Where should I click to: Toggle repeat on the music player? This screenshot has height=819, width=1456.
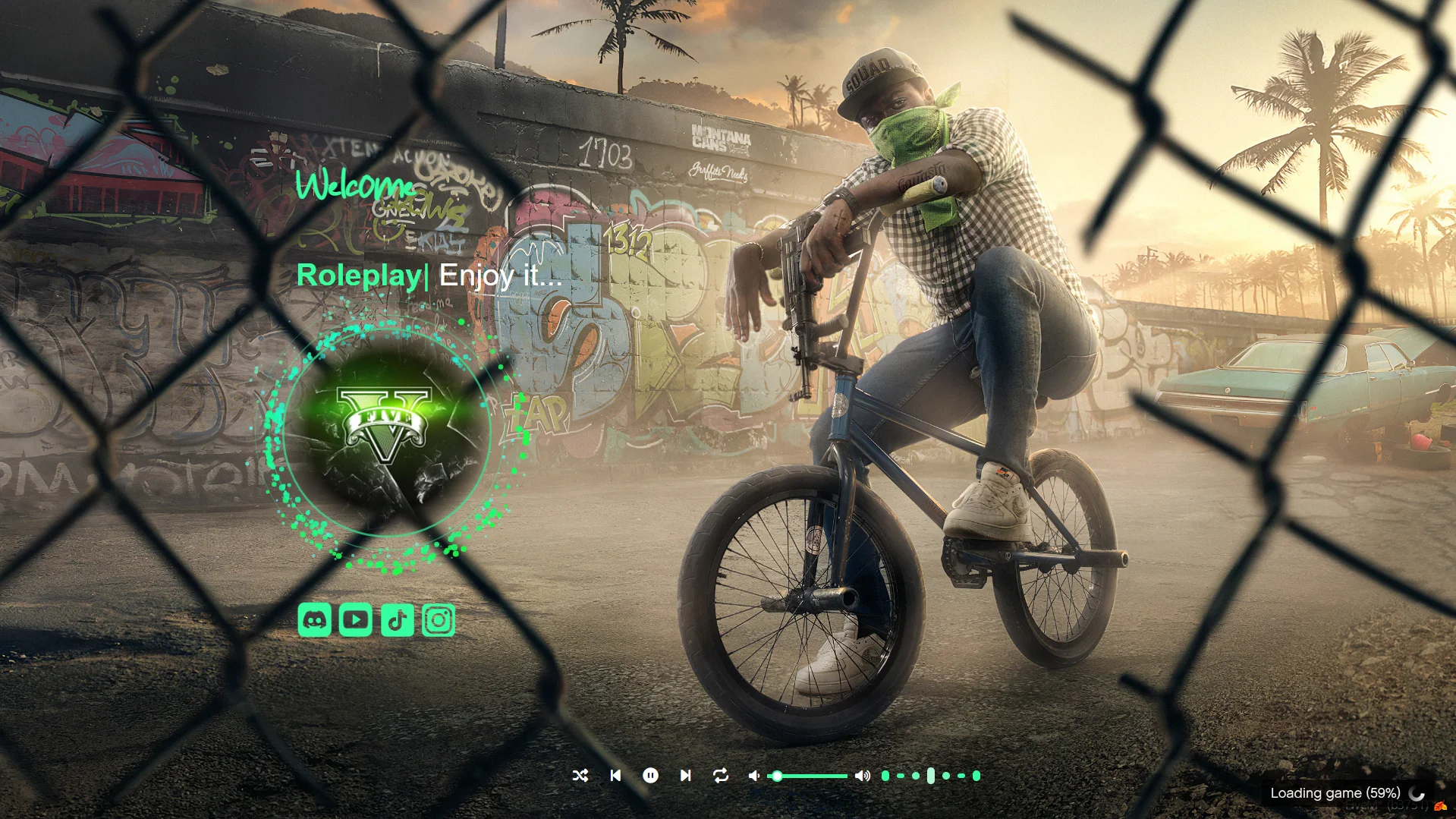click(721, 775)
